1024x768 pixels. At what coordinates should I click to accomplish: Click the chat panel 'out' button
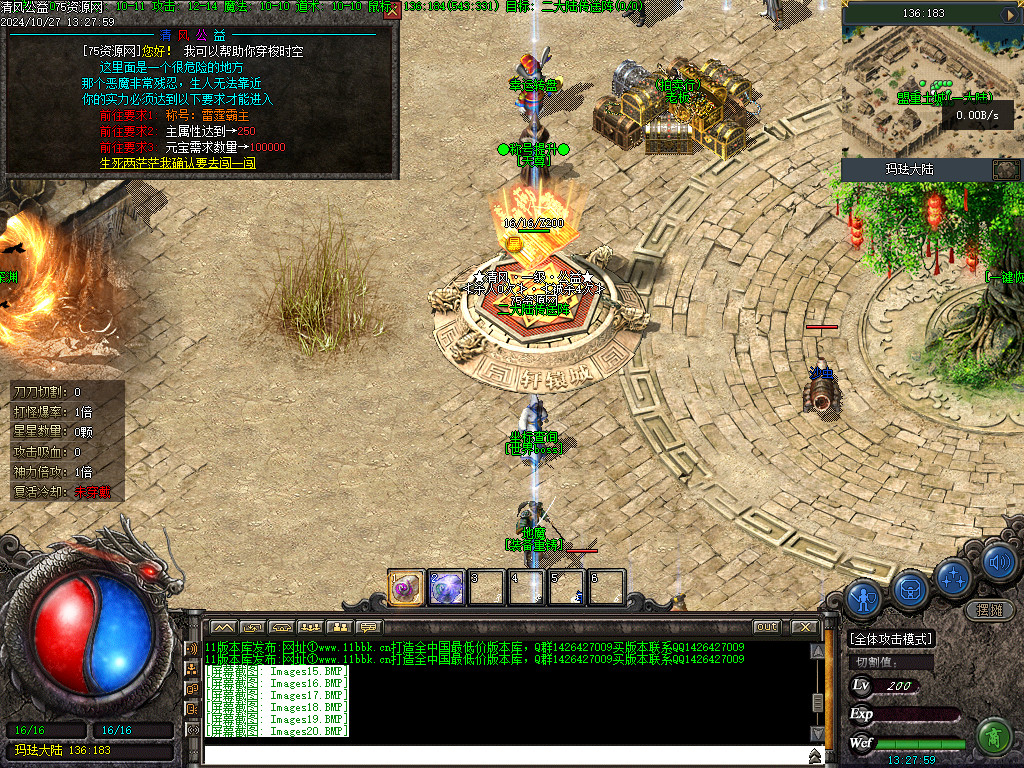[x=766, y=627]
